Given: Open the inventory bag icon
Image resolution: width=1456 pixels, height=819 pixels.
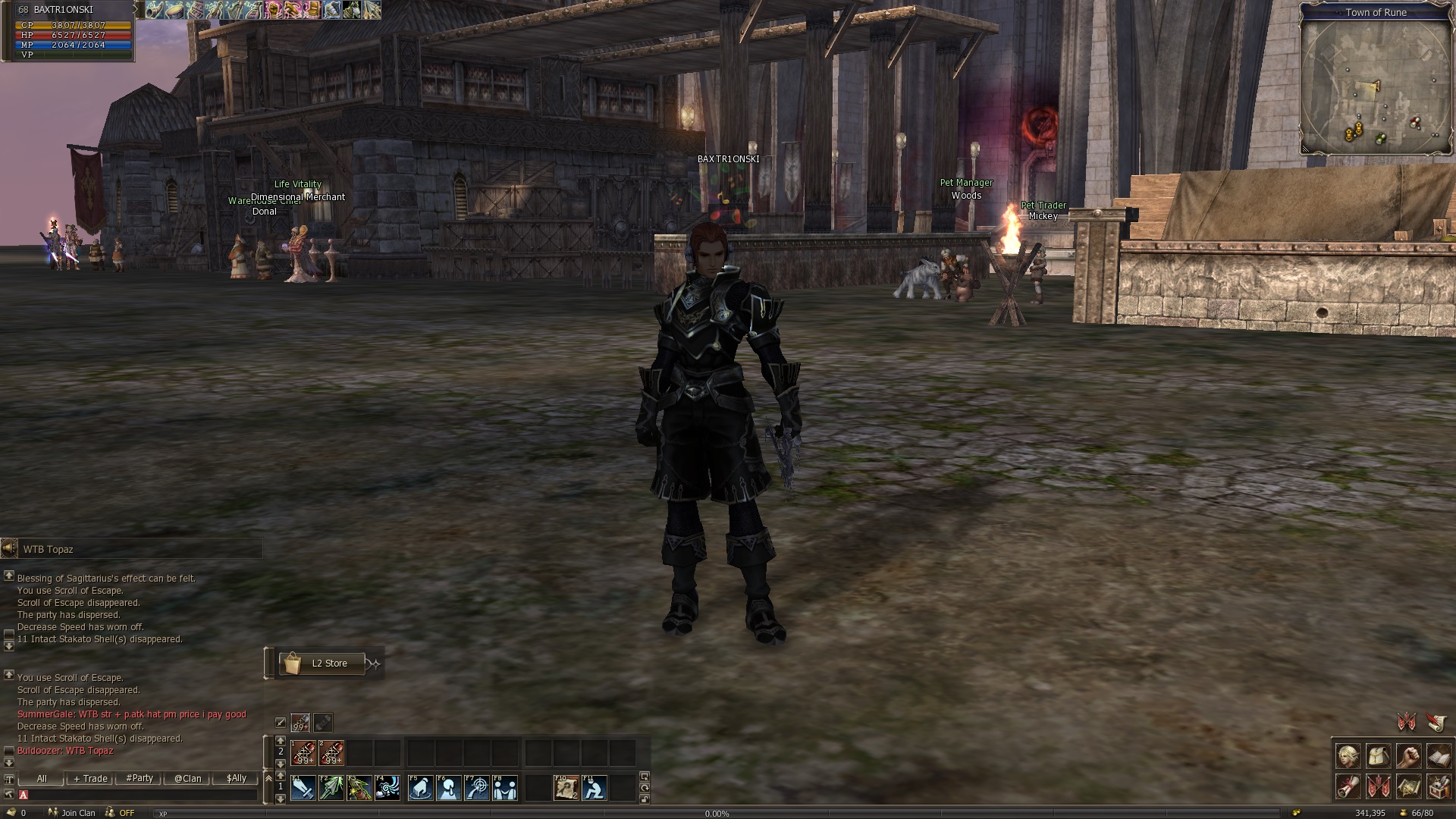Looking at the screenshot, I should coord(1378,757).
